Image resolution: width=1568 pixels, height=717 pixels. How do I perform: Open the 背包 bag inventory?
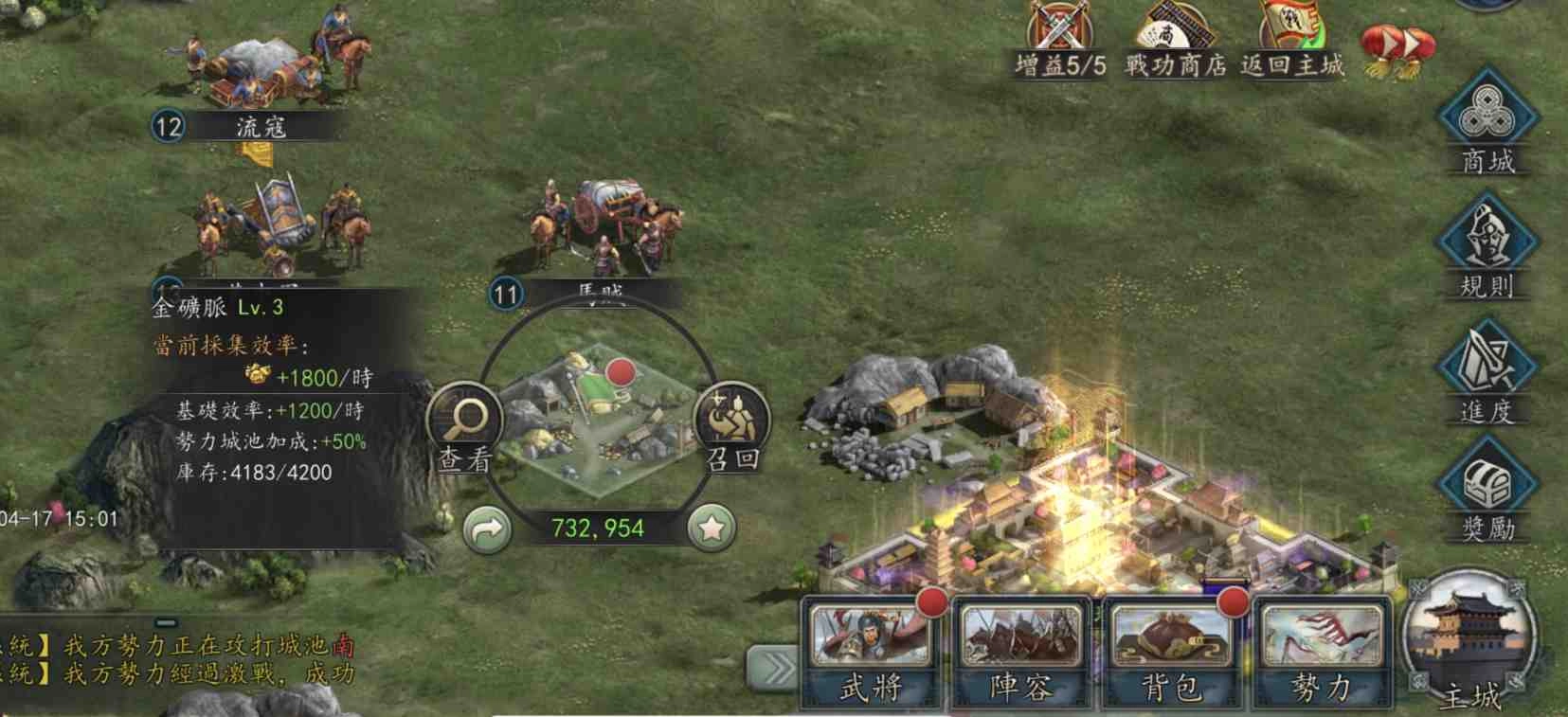[1172, 654]
